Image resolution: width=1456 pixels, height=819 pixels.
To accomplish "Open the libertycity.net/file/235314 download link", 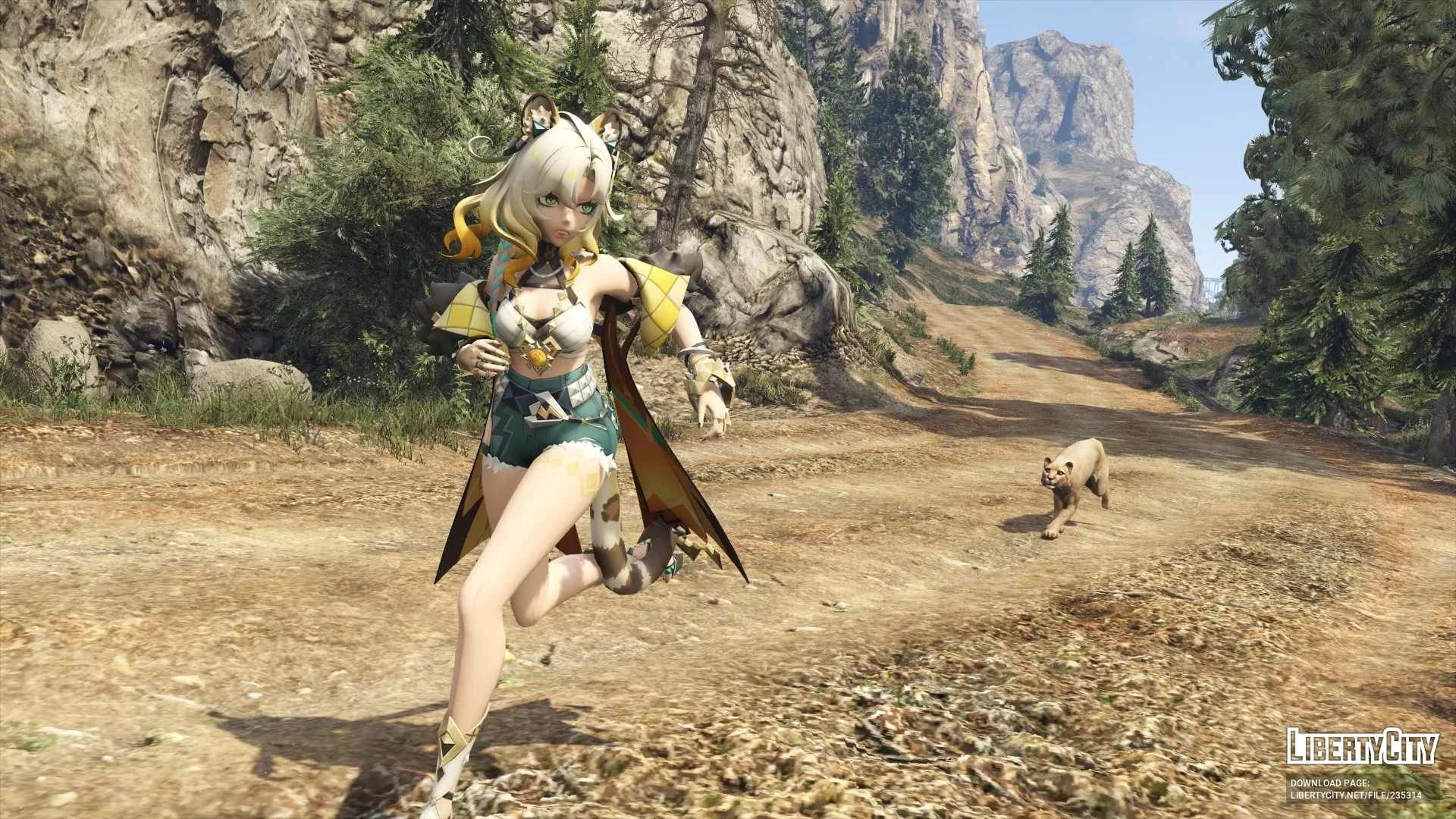I will point(1356,795).
